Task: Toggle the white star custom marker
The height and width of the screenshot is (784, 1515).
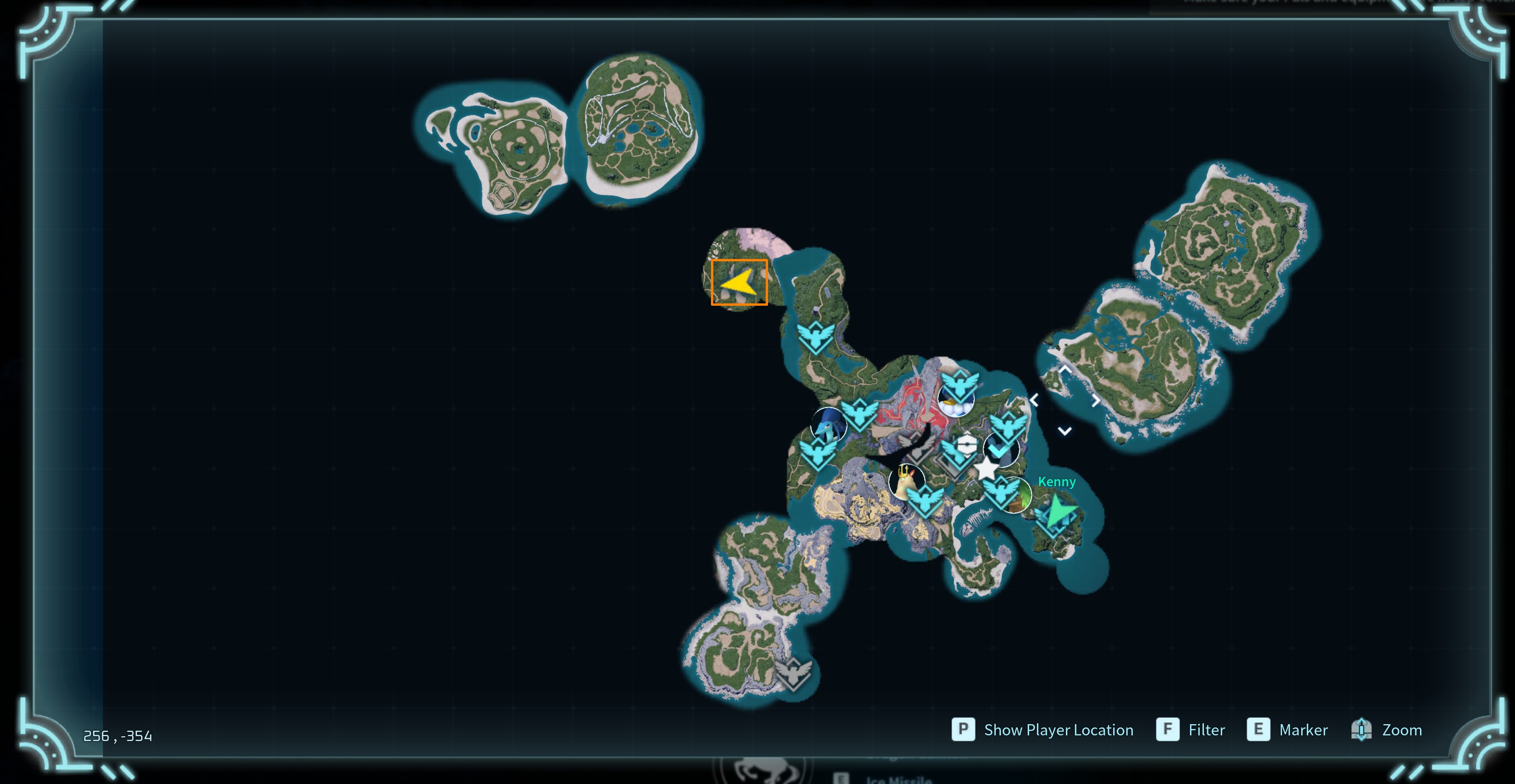Action: [986, 469]
